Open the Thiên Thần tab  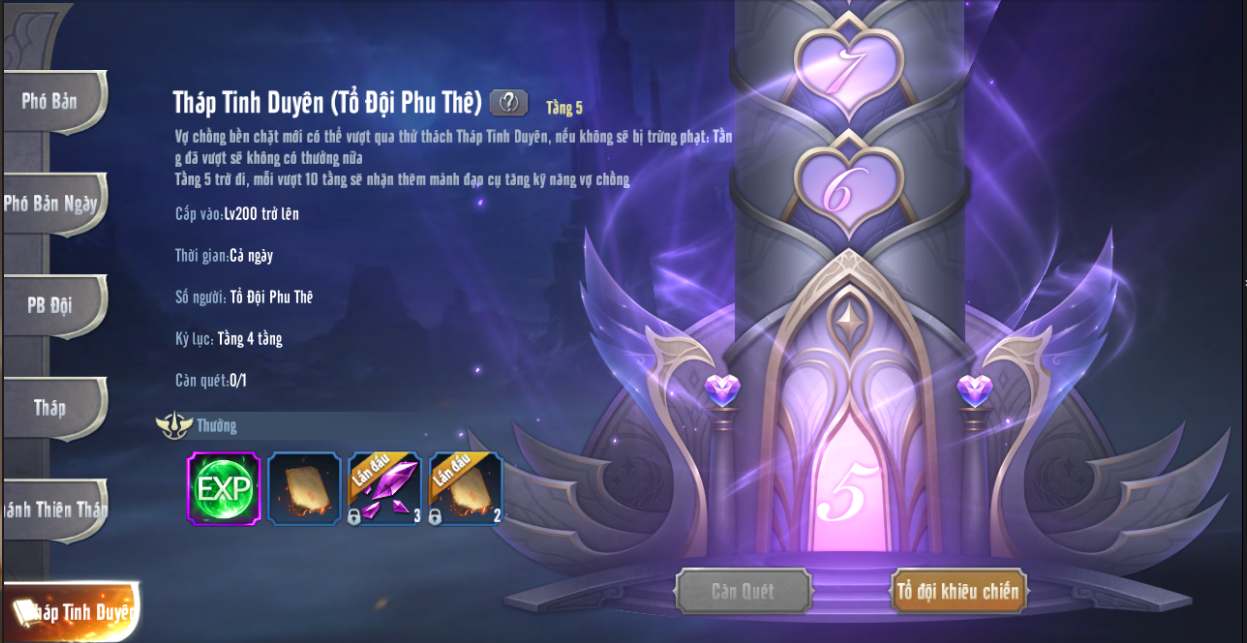[54, 509]
